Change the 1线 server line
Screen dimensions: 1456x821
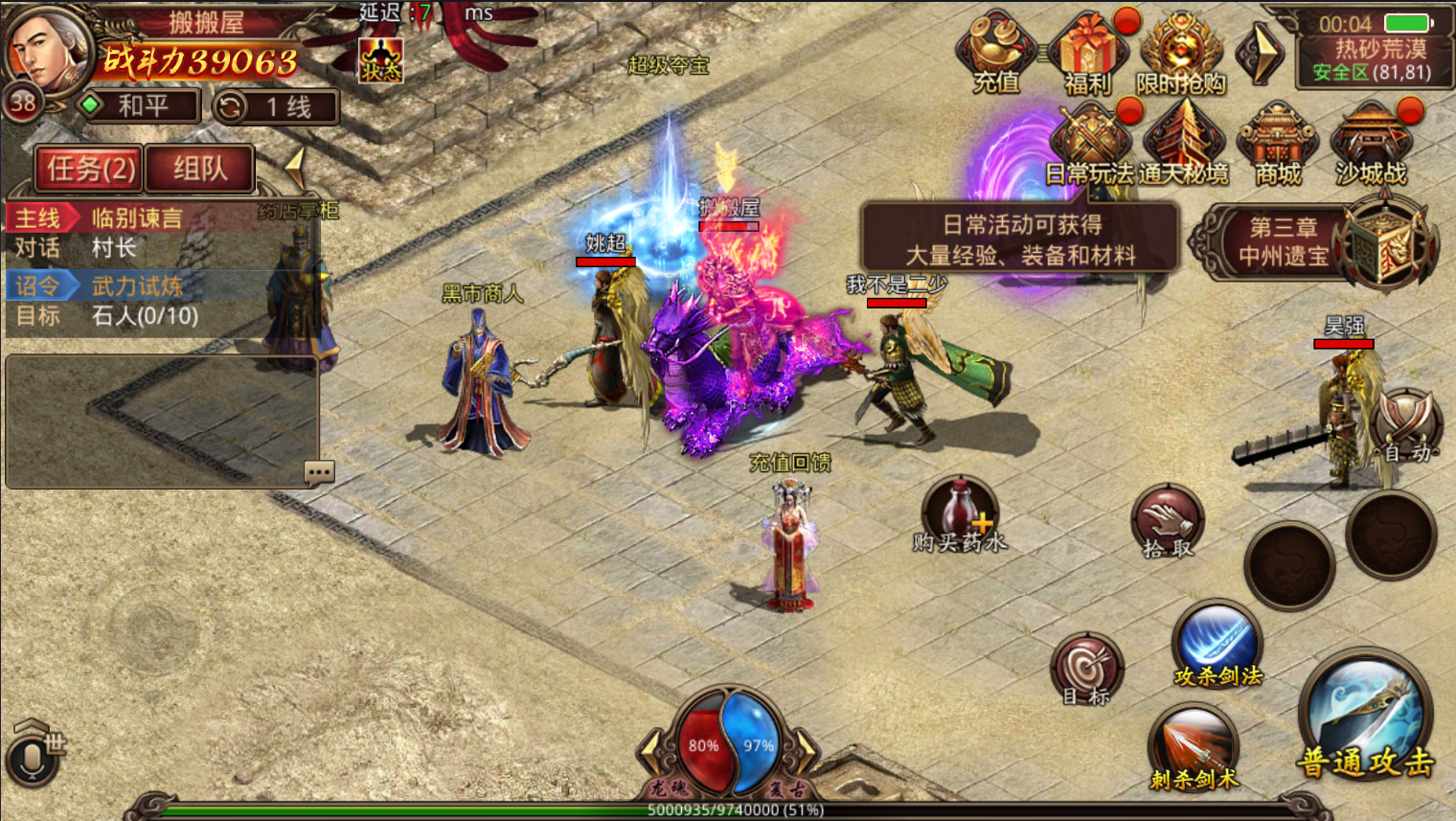276,106
